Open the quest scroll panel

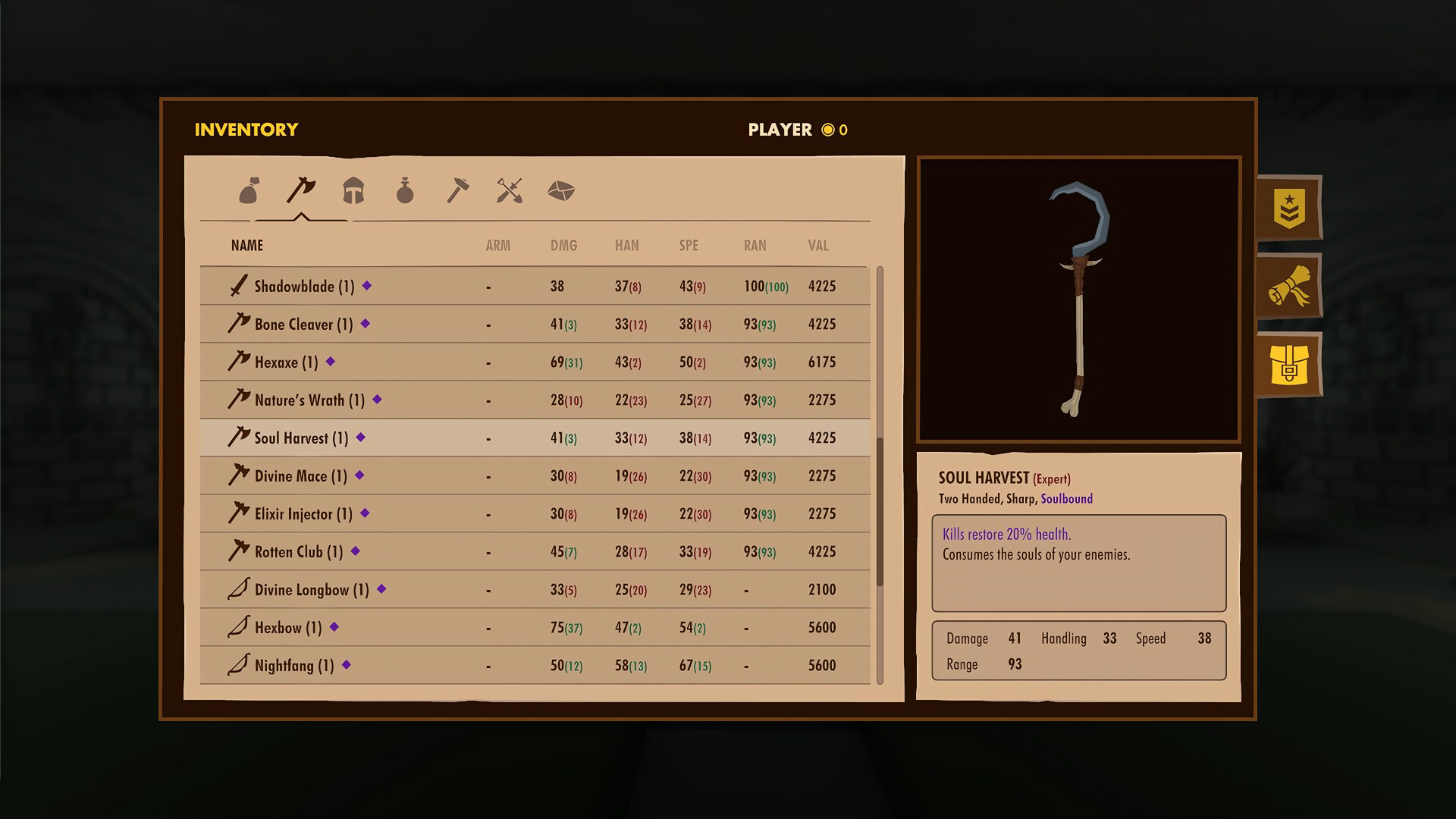point(1288,287)
